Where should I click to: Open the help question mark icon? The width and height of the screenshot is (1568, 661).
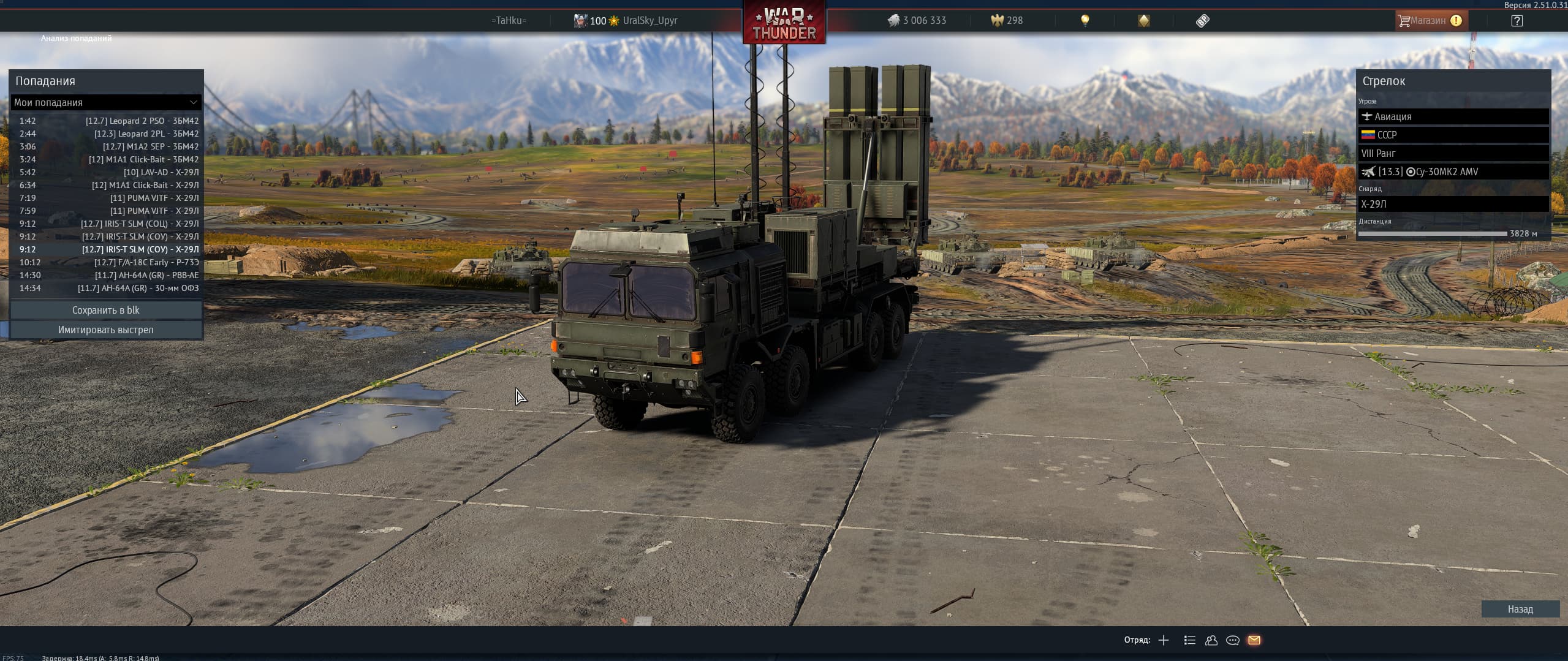tap(1517, 21)
